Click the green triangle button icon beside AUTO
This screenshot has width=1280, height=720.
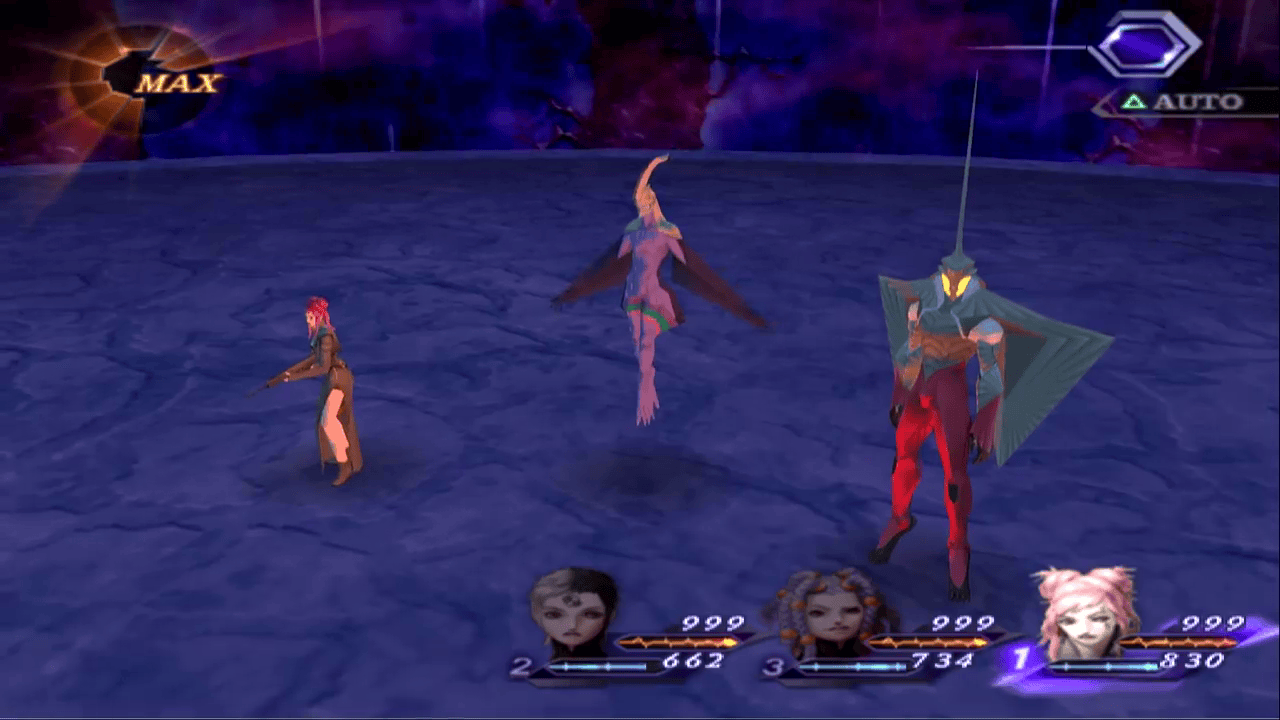1136,101
